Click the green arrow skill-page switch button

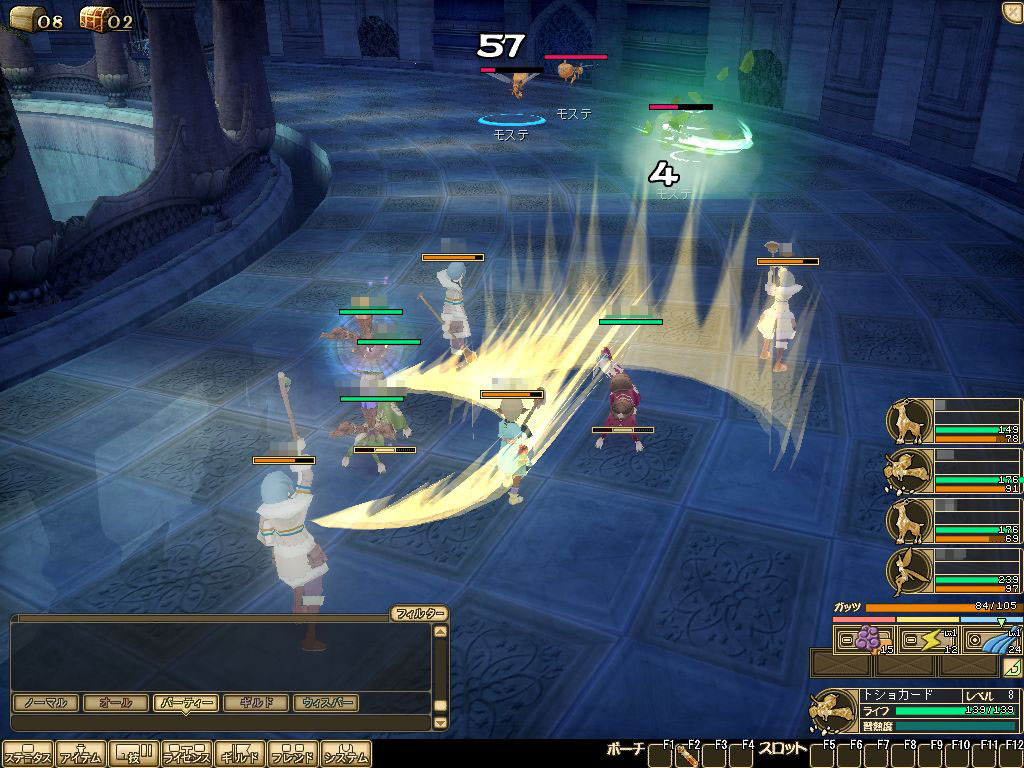coord(1012,667)
